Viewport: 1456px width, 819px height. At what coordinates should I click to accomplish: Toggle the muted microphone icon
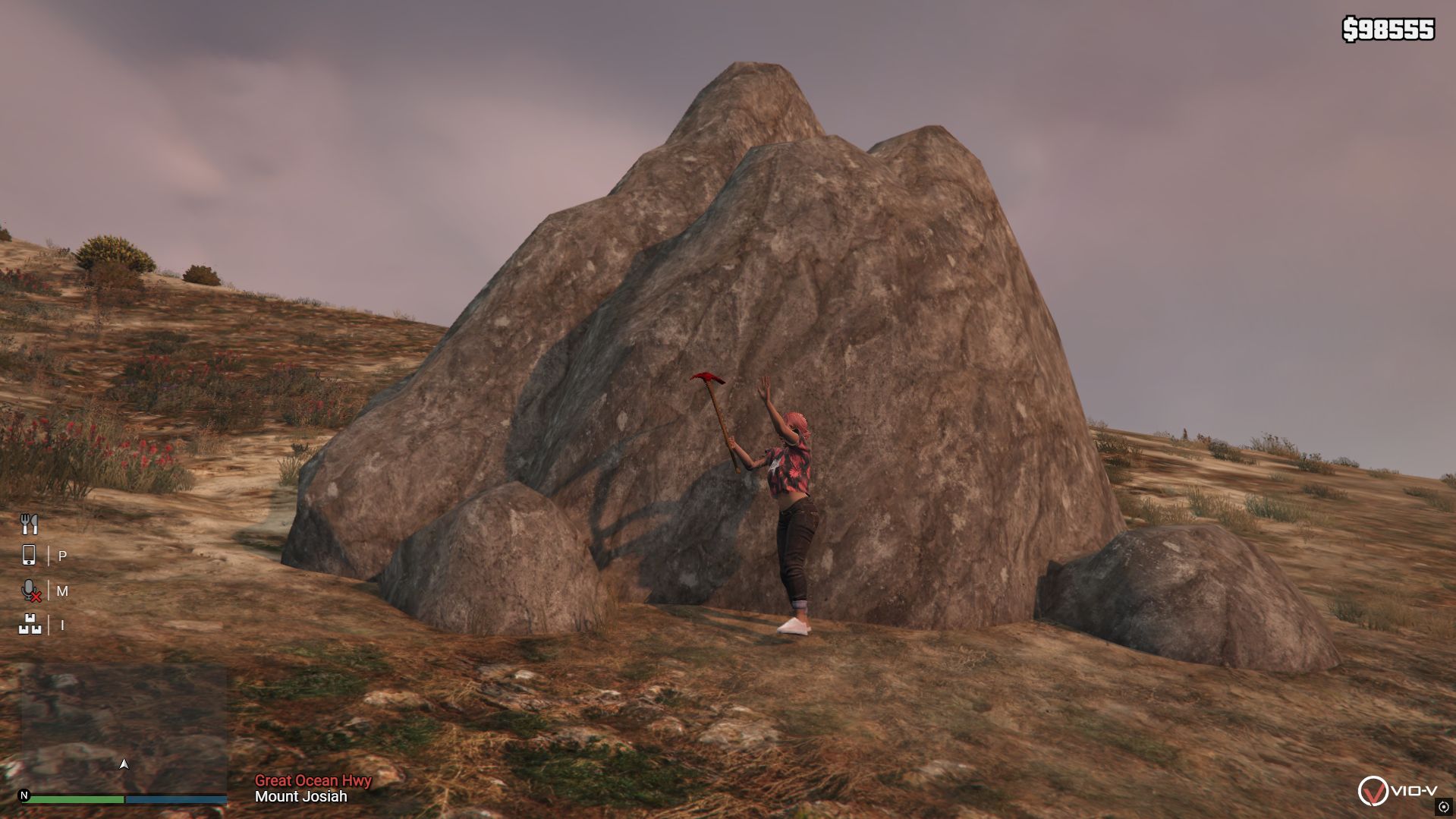[x=30, y=591]
